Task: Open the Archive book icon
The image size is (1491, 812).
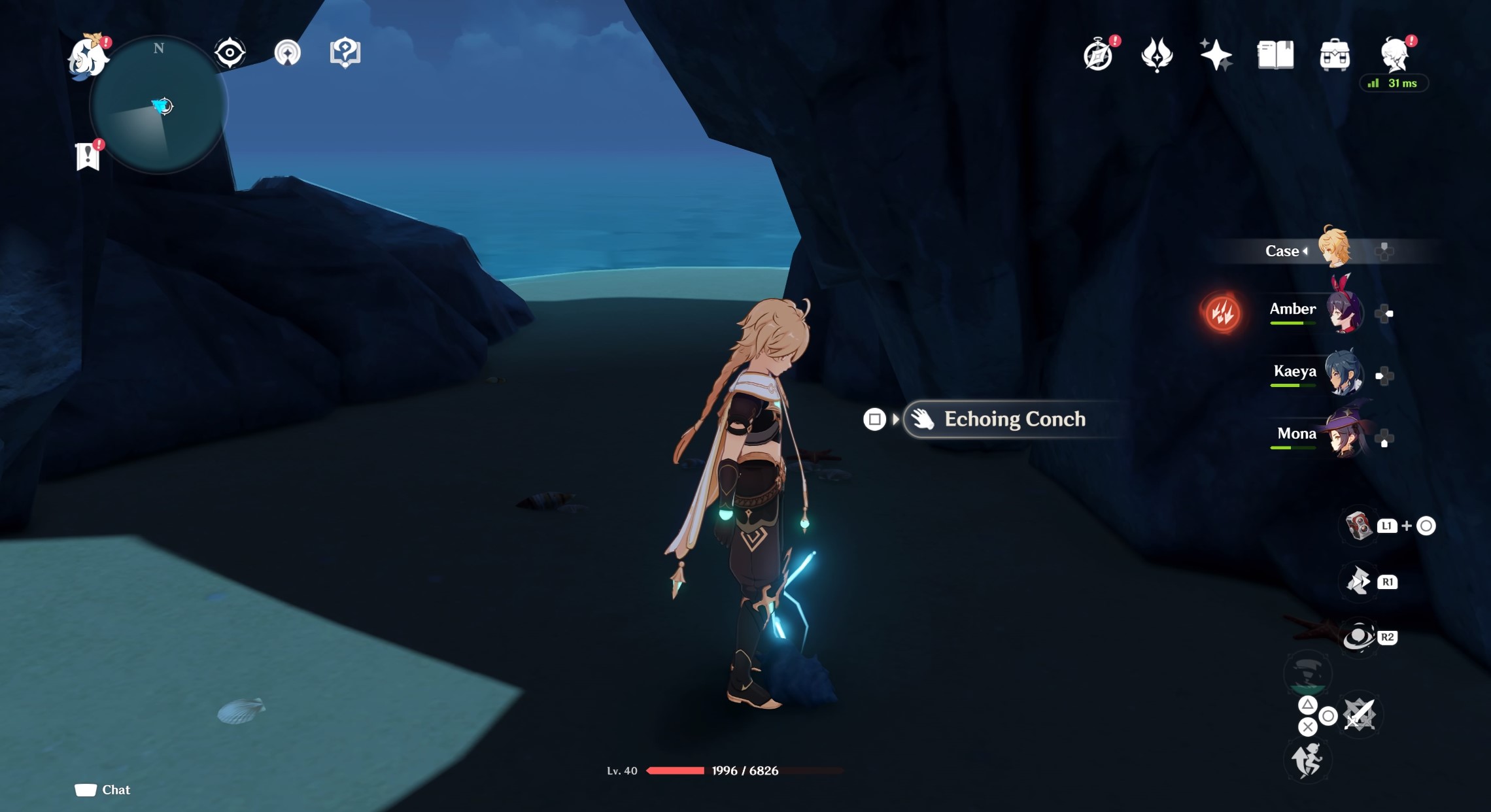Action: click(x=1277, y=56)
